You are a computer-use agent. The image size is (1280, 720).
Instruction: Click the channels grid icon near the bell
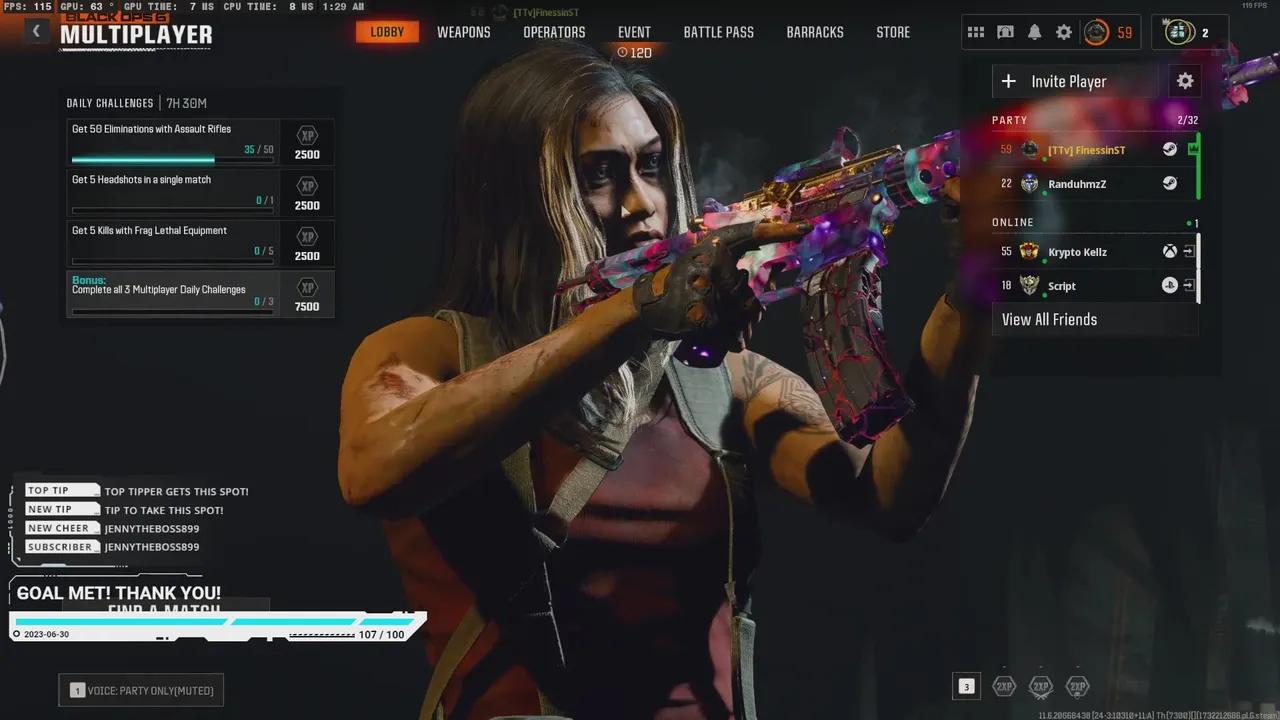975,31
